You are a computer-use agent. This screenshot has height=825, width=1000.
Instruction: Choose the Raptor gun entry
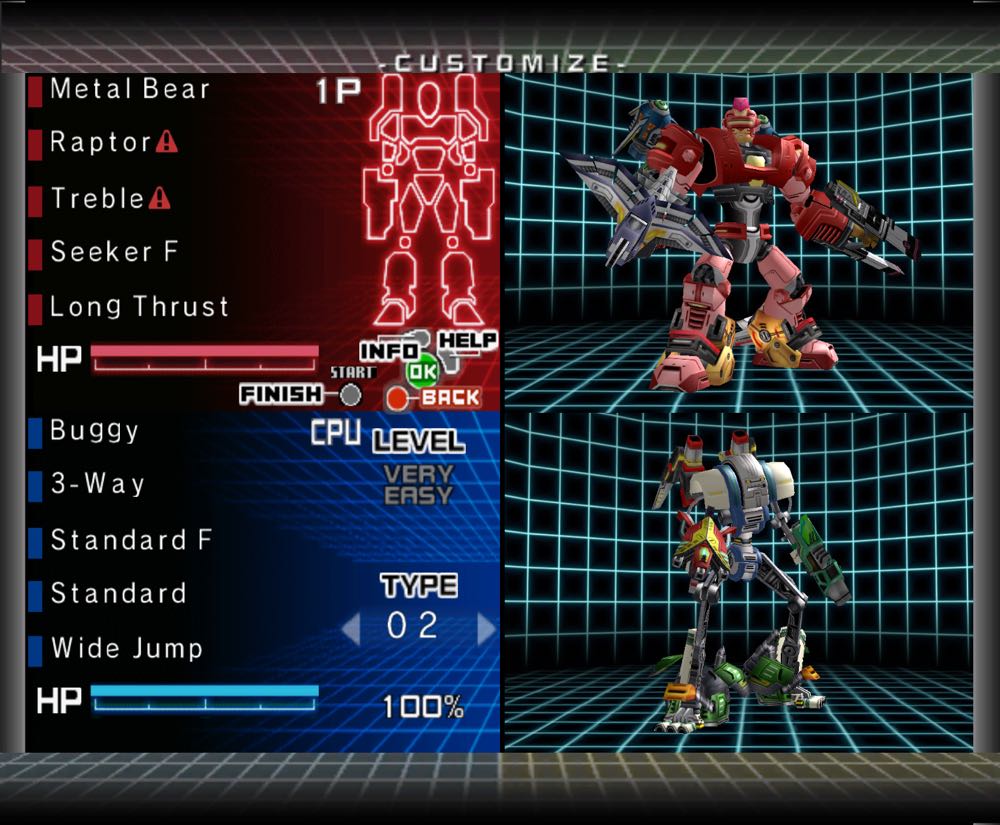pos(100,142)
